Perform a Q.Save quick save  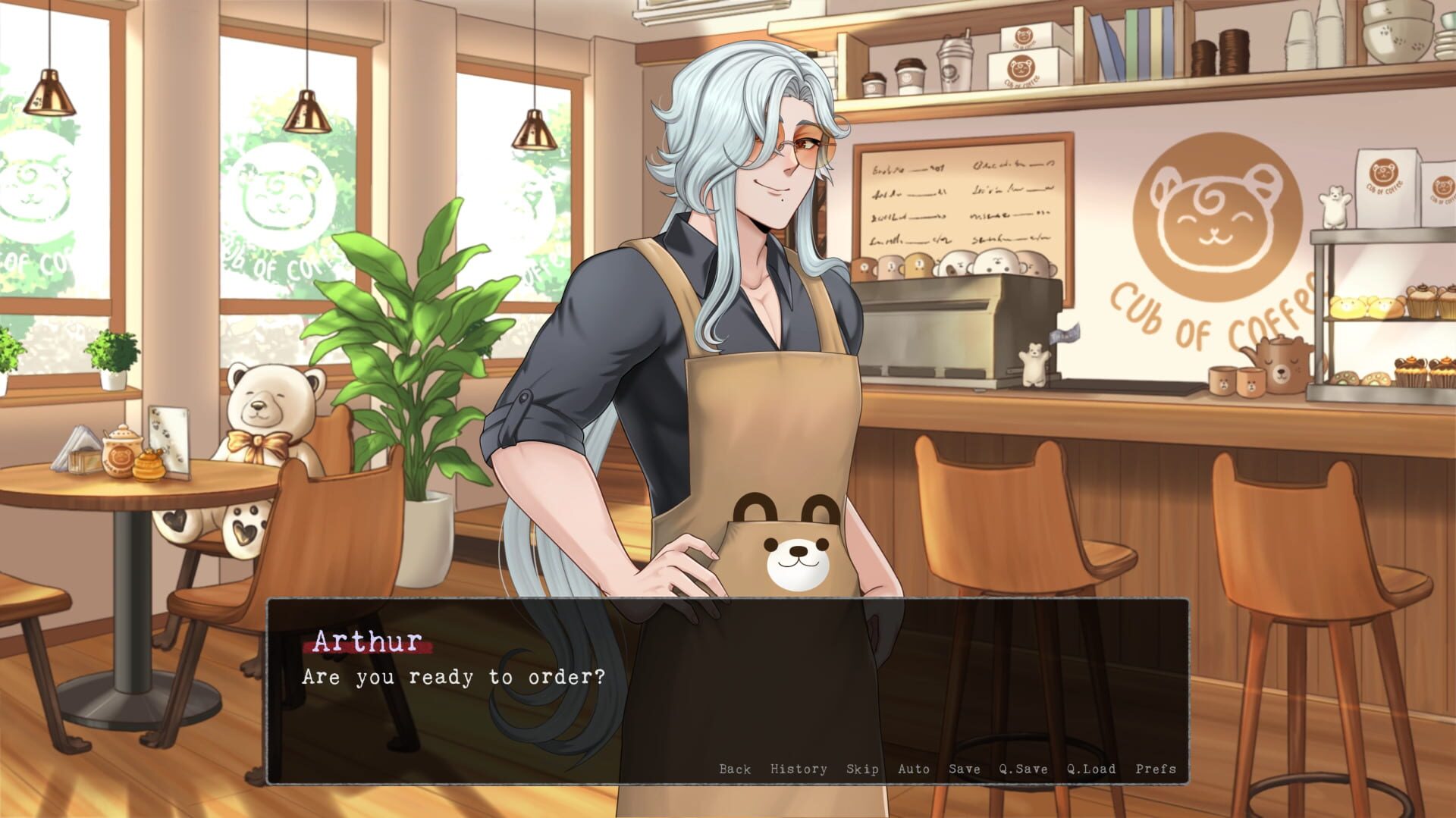pyautogui.click(x=1022, y=769)
